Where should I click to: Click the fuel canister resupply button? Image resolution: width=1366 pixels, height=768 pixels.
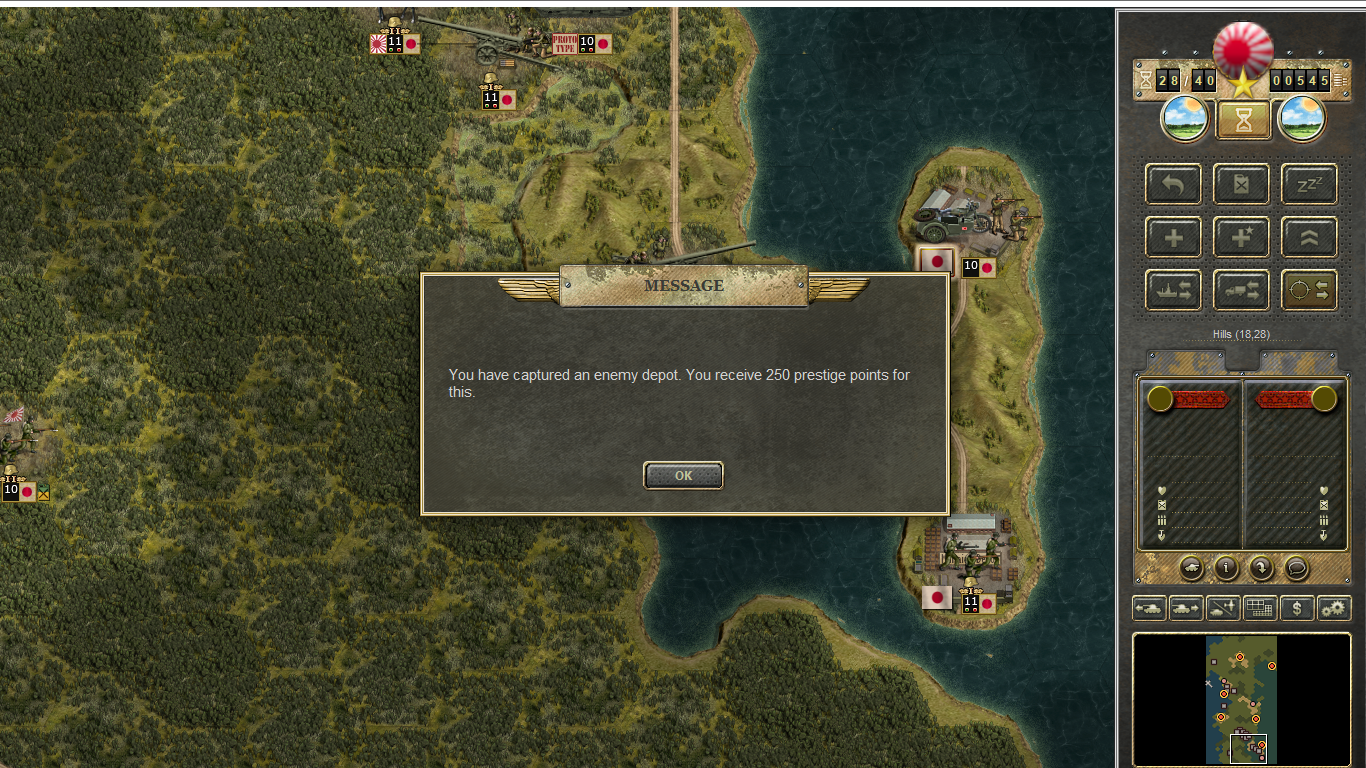coord(1241,185)
